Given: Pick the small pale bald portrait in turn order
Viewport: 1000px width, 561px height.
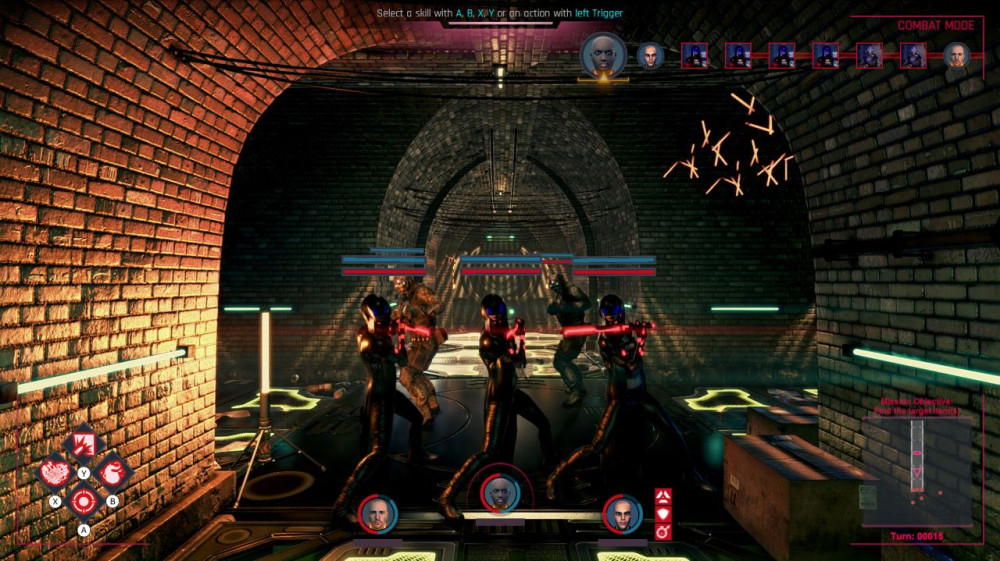Looking at the screenshot, I should pyautogui.click(x=650, y=55).
